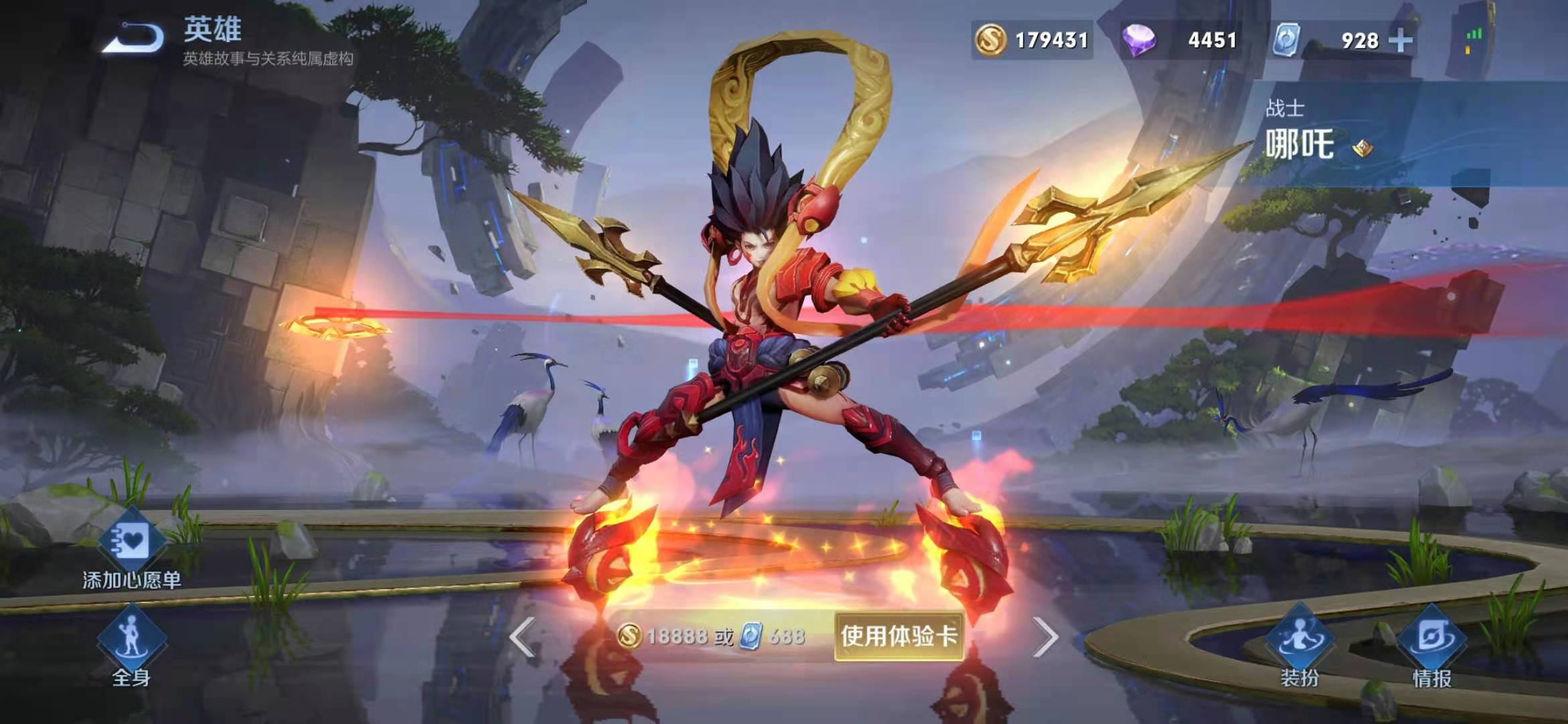Use trial card (使用体验卡)
Image resolution: width=1568 pixels, height=724 pixels.
point(899,636)
